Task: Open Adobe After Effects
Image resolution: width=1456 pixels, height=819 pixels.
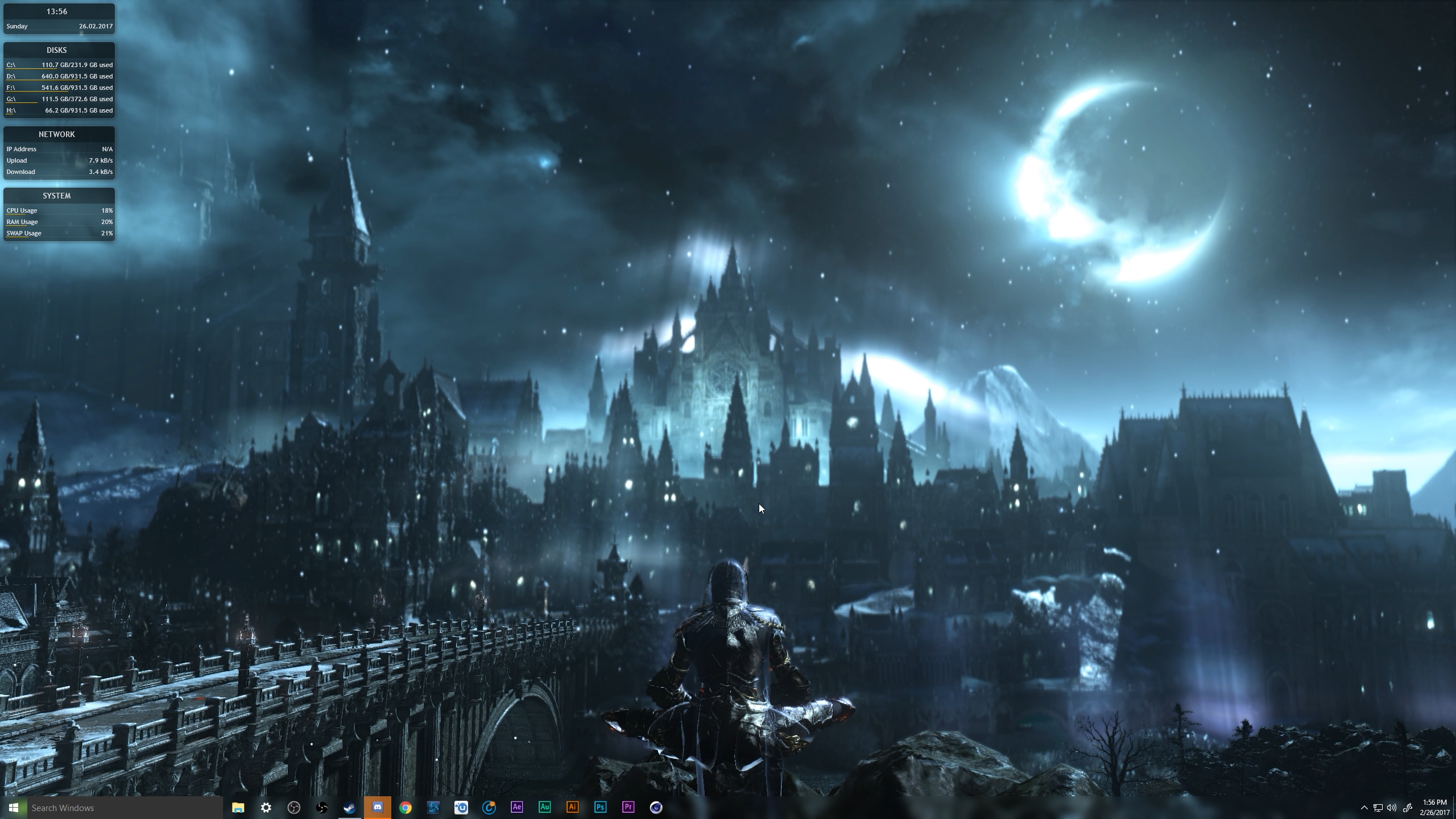Action: point(517,807)
